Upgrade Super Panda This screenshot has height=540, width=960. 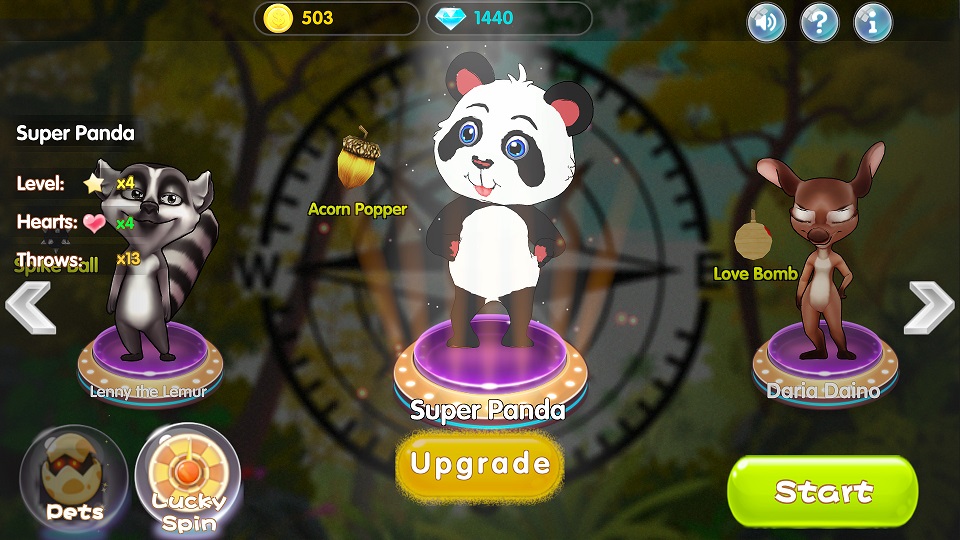pos(480,465)
